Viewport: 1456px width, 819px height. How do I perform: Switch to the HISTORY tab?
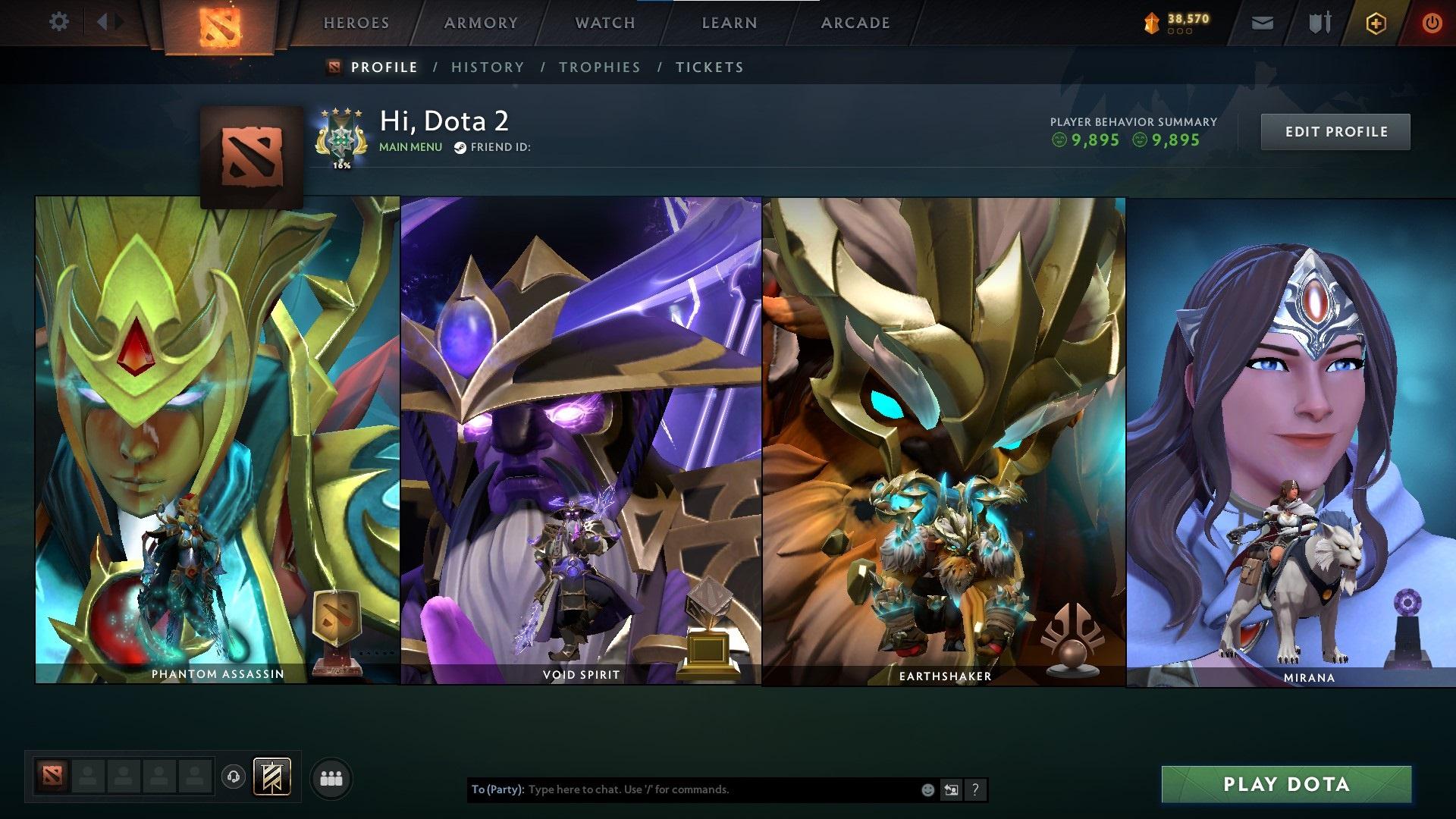(x=487, y=67)
